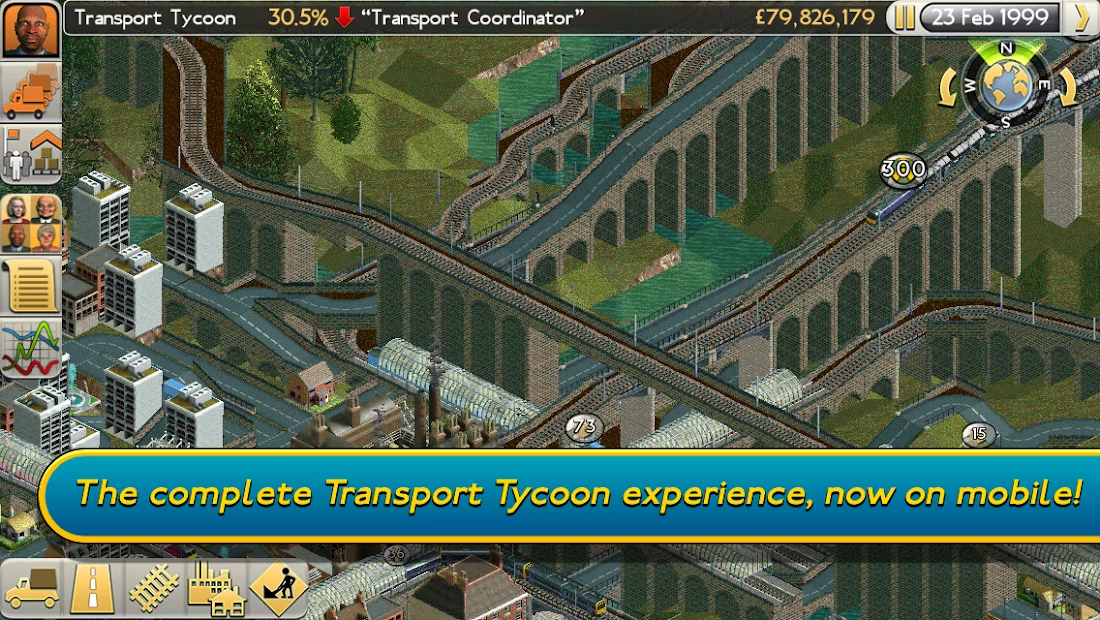Activate the landscaping digger tool
The height and width of the screenshot is (620, 1100).
pyautogui.click(x=277, y=589)
